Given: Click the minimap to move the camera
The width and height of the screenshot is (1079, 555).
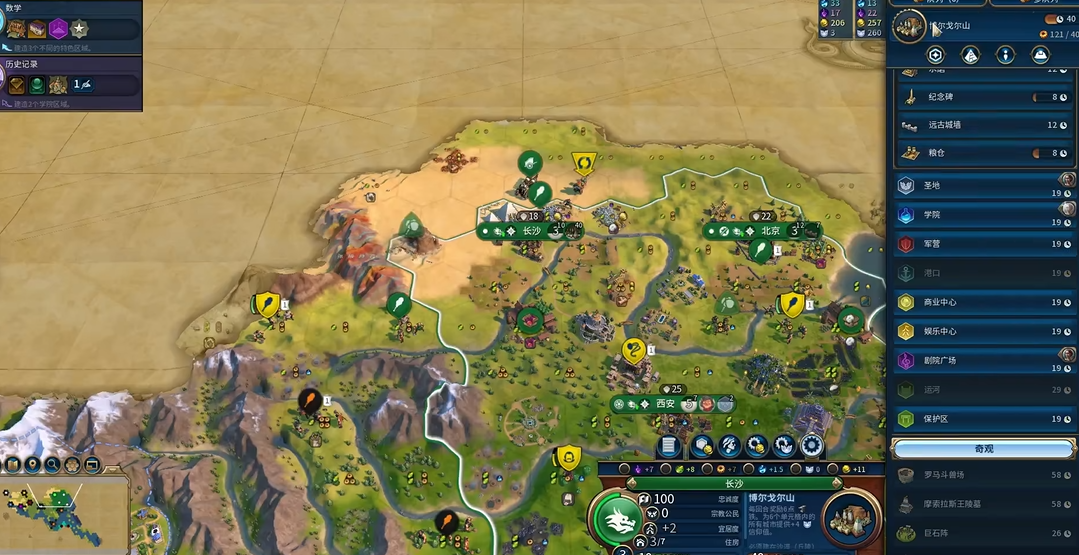Looking at the screenshot, I should click(64, 510).
